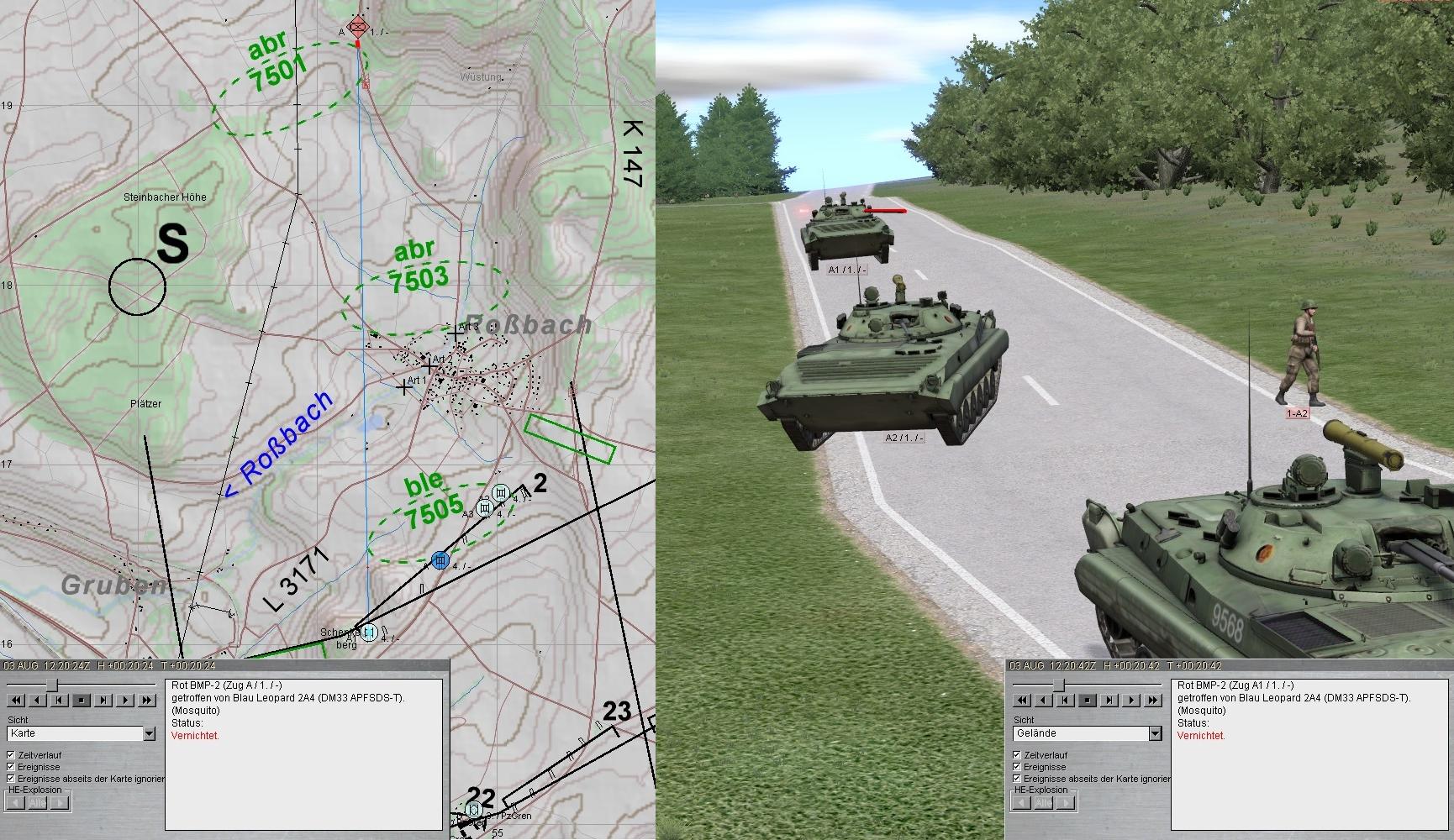Play forward in the Karte view panel
The height and width of the screenshot is (840, 1454).
pos(126,700)
